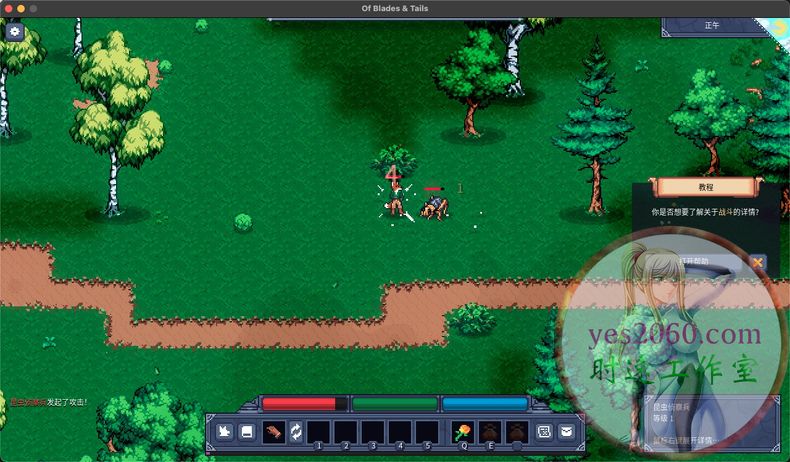Open the envelope mail icon
The width and height of the screenshot is (790, 462).
point(567,432)
